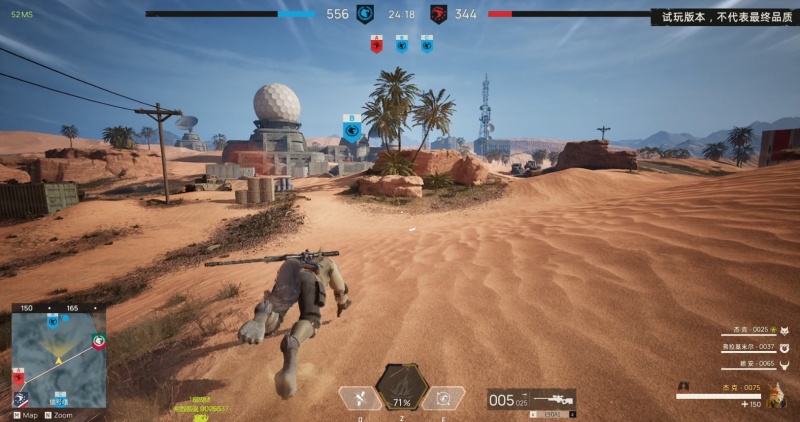
Task: Click the red capture point A flag icon
Action: (x=377, y=44)
